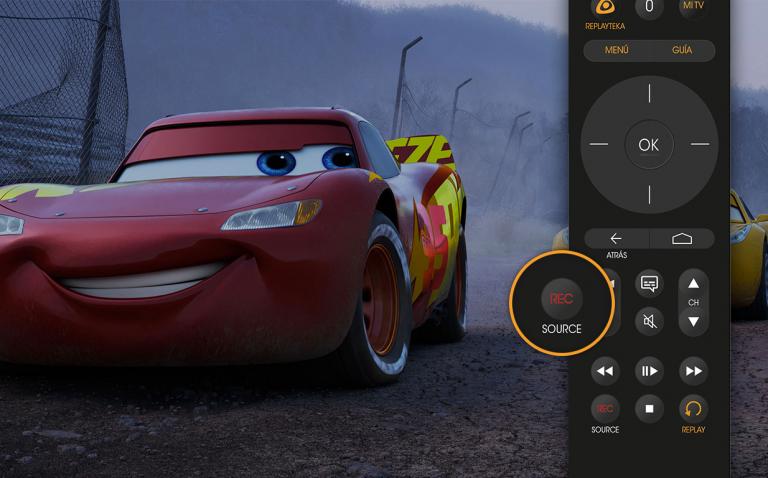This screenshot has height=478, width=768.
Task: Click the d-pad down direction
Action: pos(649,193)
